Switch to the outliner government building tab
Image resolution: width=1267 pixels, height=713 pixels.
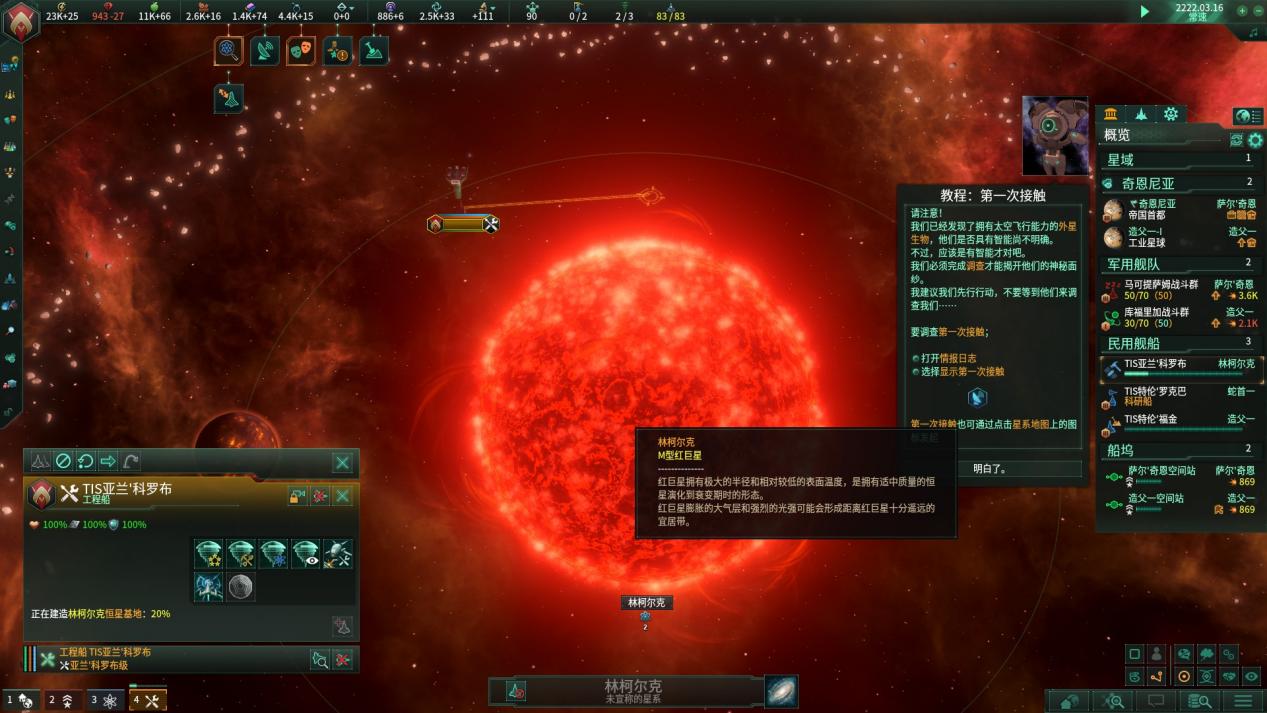click(x=1111, y=114)
